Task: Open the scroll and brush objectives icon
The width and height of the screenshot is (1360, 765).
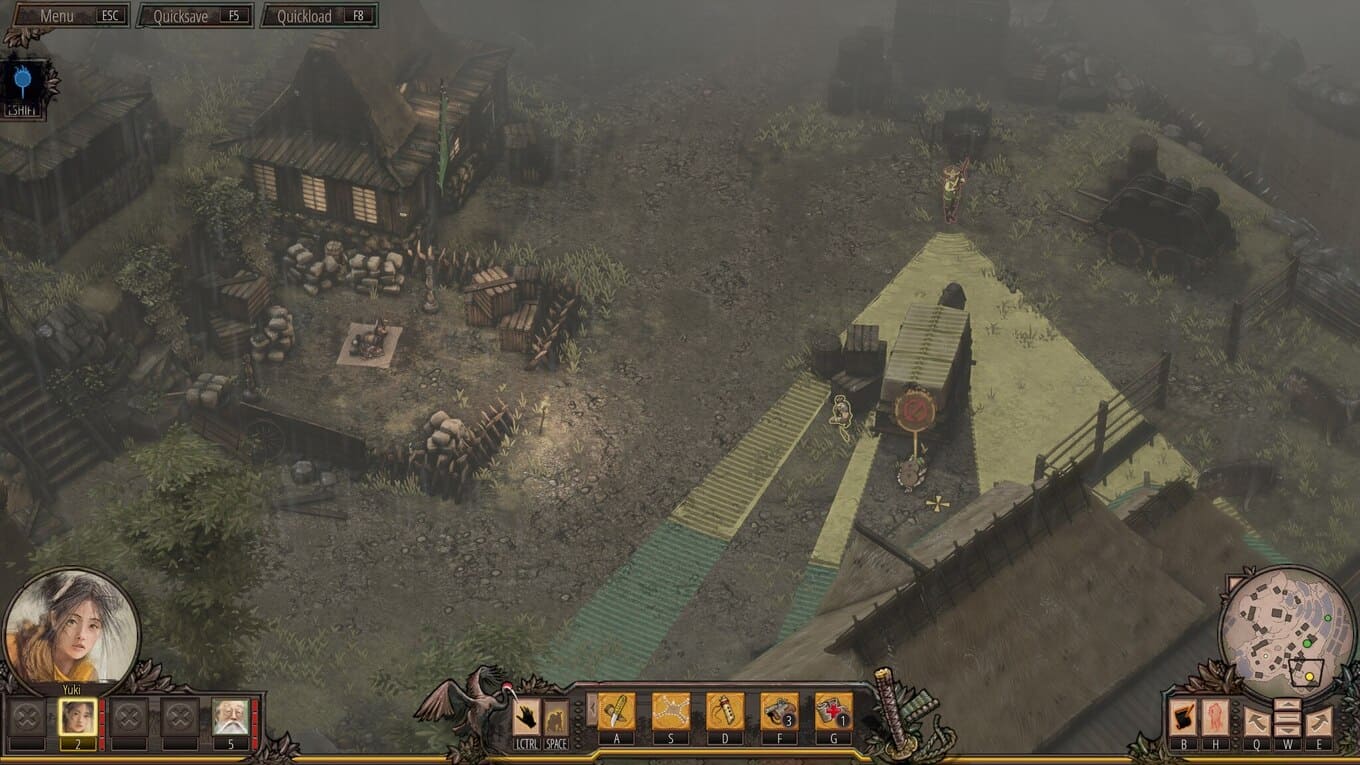Action: click(1183, 718)
